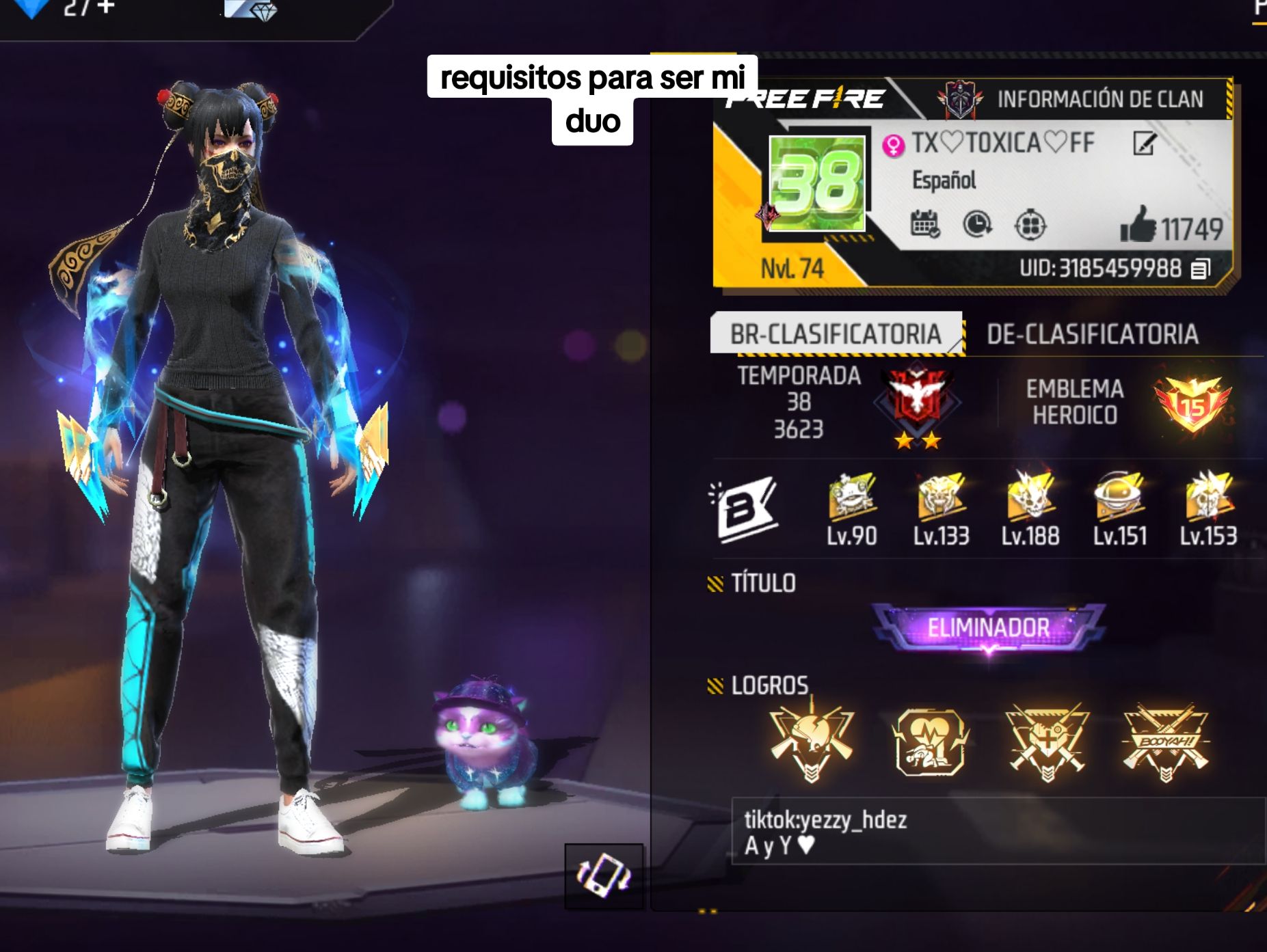Tap the green 38 avatar banner
Screen dimensions: 1267x952
coord(816,183)
